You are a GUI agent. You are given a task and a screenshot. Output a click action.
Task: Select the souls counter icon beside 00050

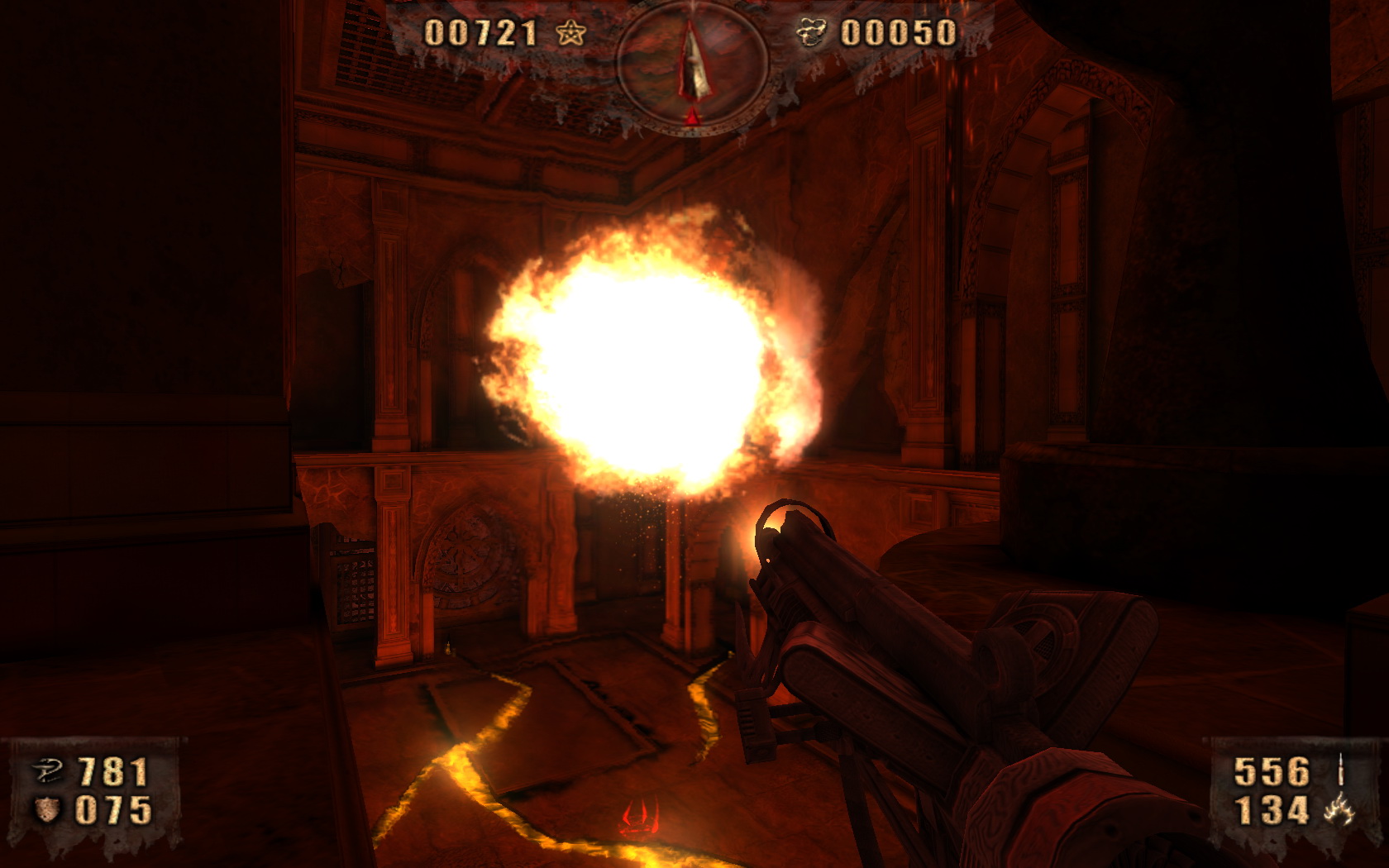tap(813, 33)
